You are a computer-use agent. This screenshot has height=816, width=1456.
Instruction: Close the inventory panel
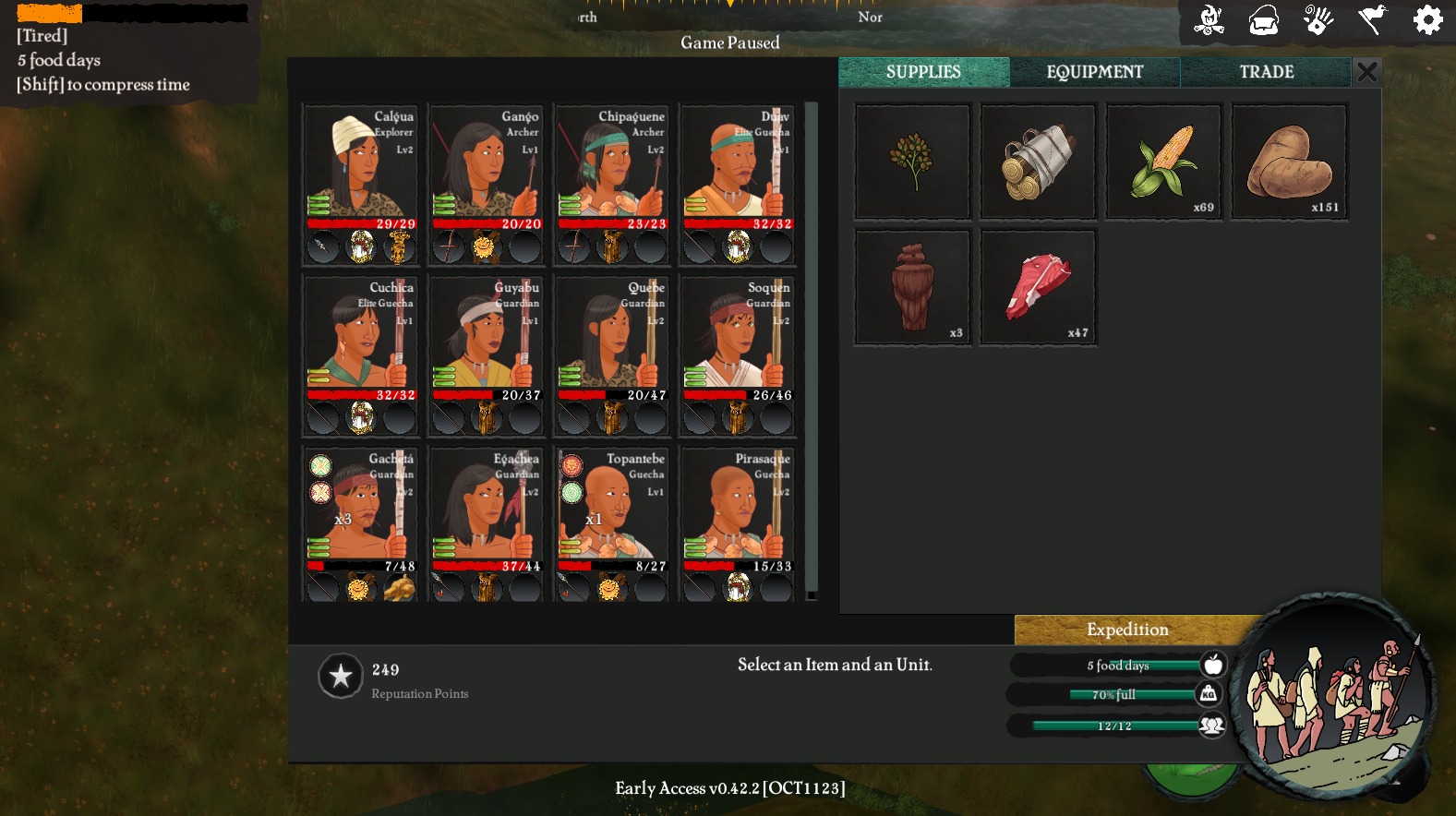[x=1367, y=72]
